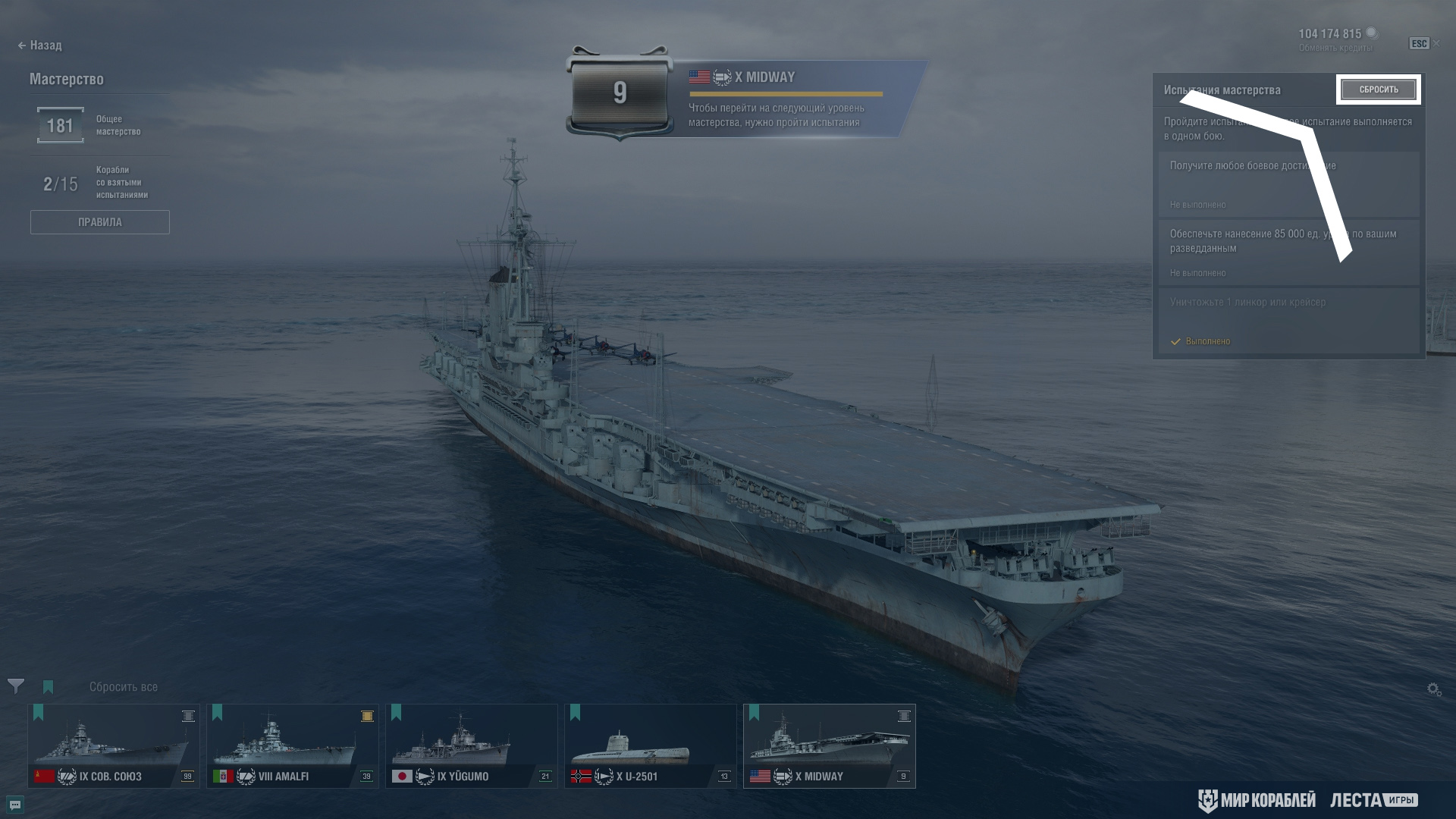Select the completed battleship or cruiser trial
This screenshot has width=1456, height=819.
pyautogui.click(x=1288, y=321)
